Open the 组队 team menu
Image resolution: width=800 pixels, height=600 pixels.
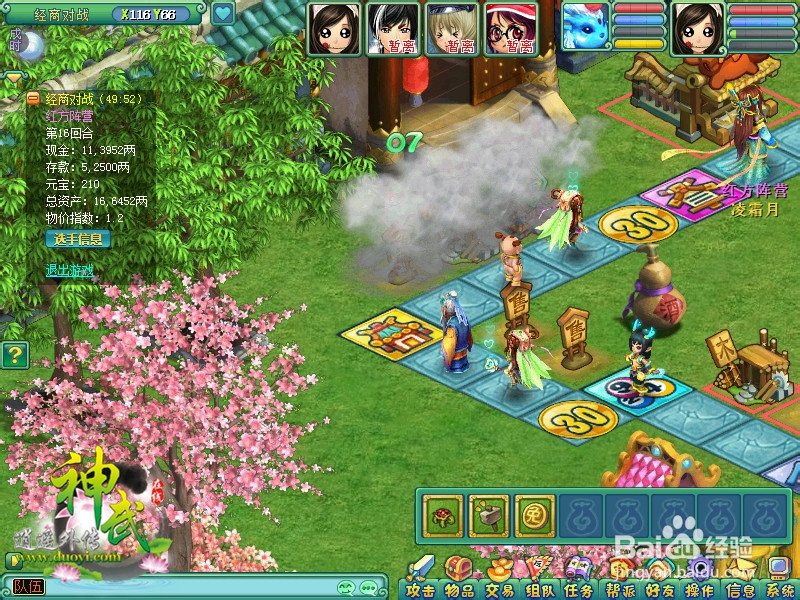coord(540,588)
